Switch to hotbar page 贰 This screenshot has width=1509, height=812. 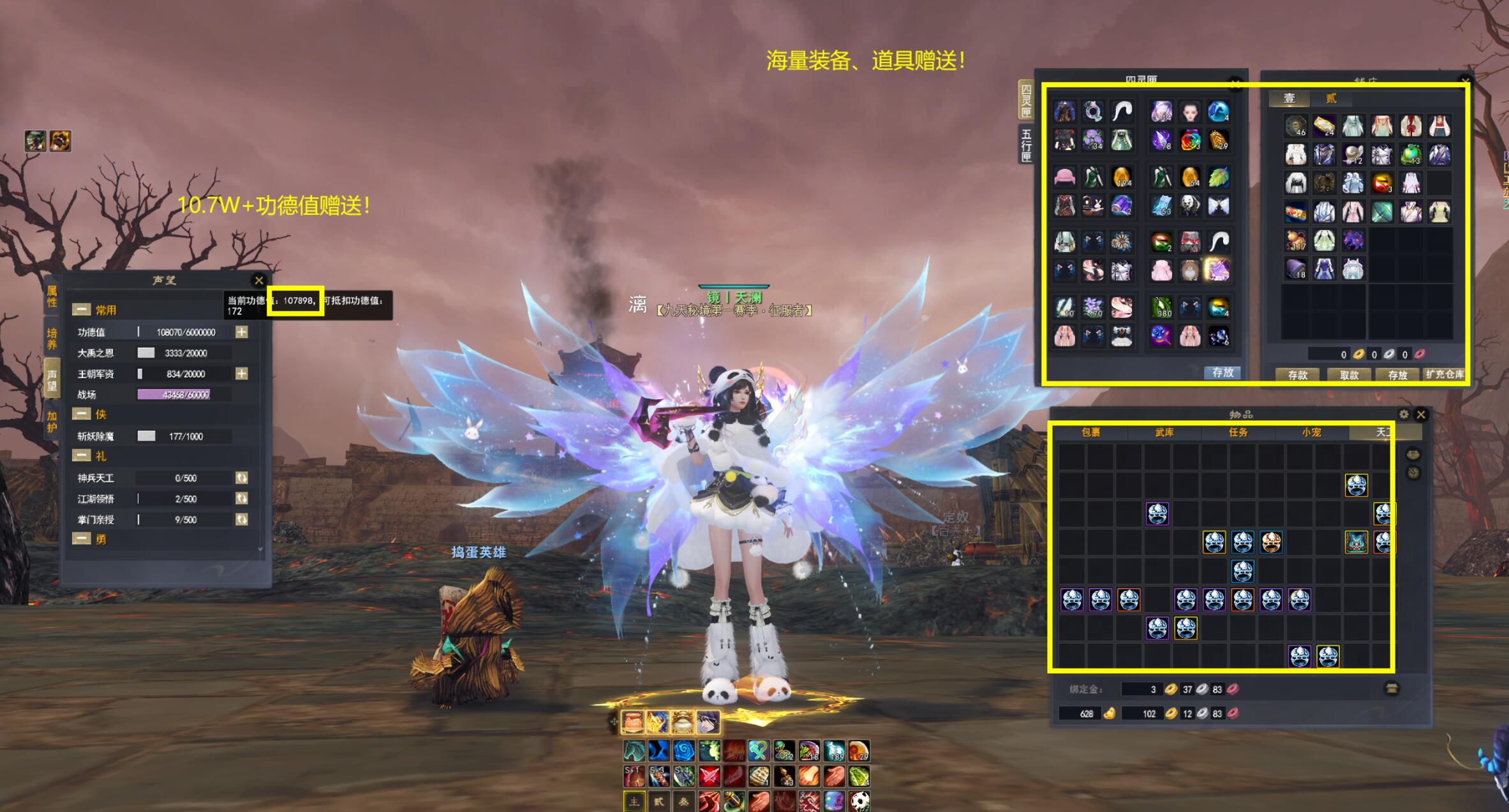pos(659,802)
